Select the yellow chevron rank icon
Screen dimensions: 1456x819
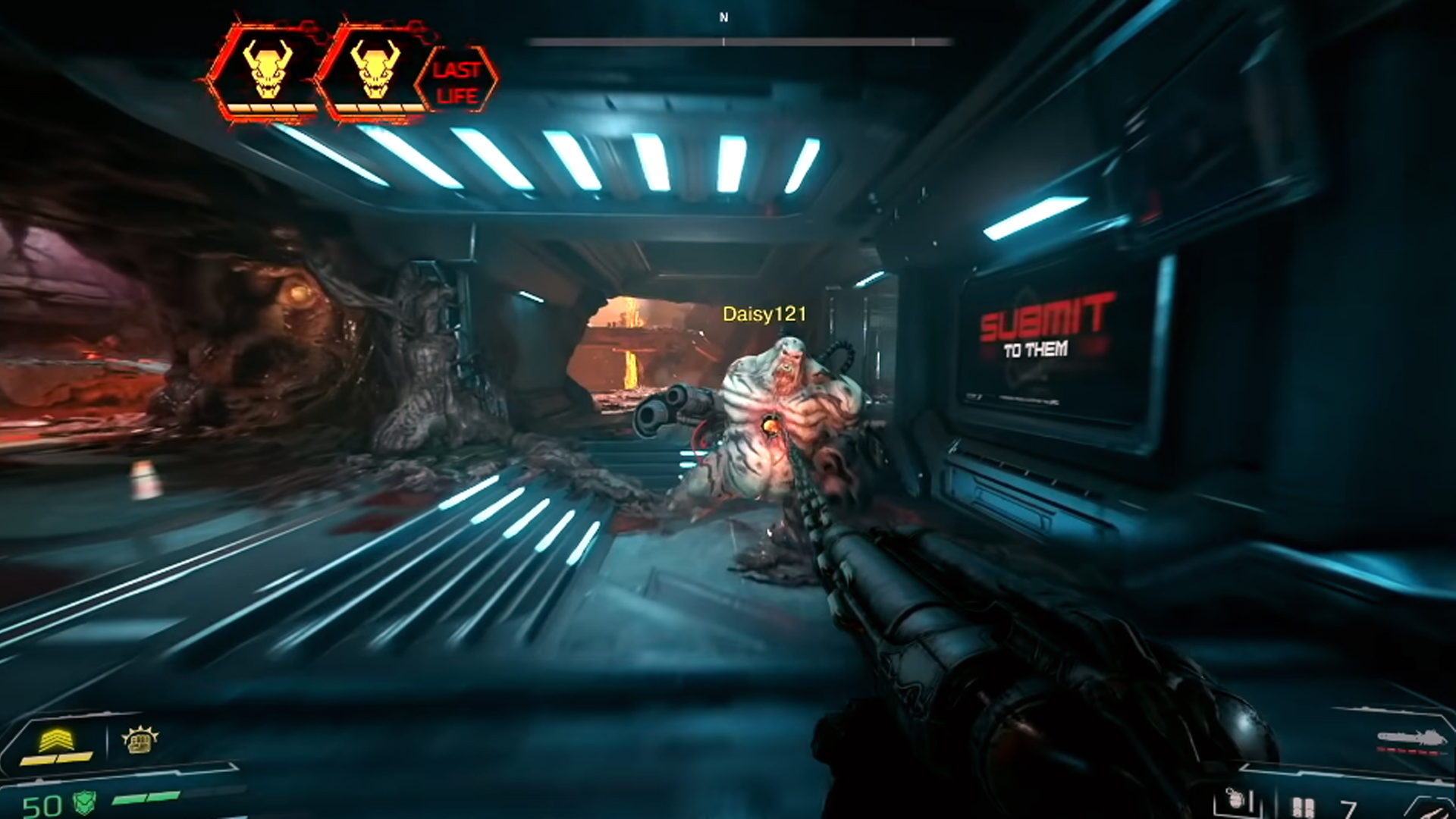point(57,740)
